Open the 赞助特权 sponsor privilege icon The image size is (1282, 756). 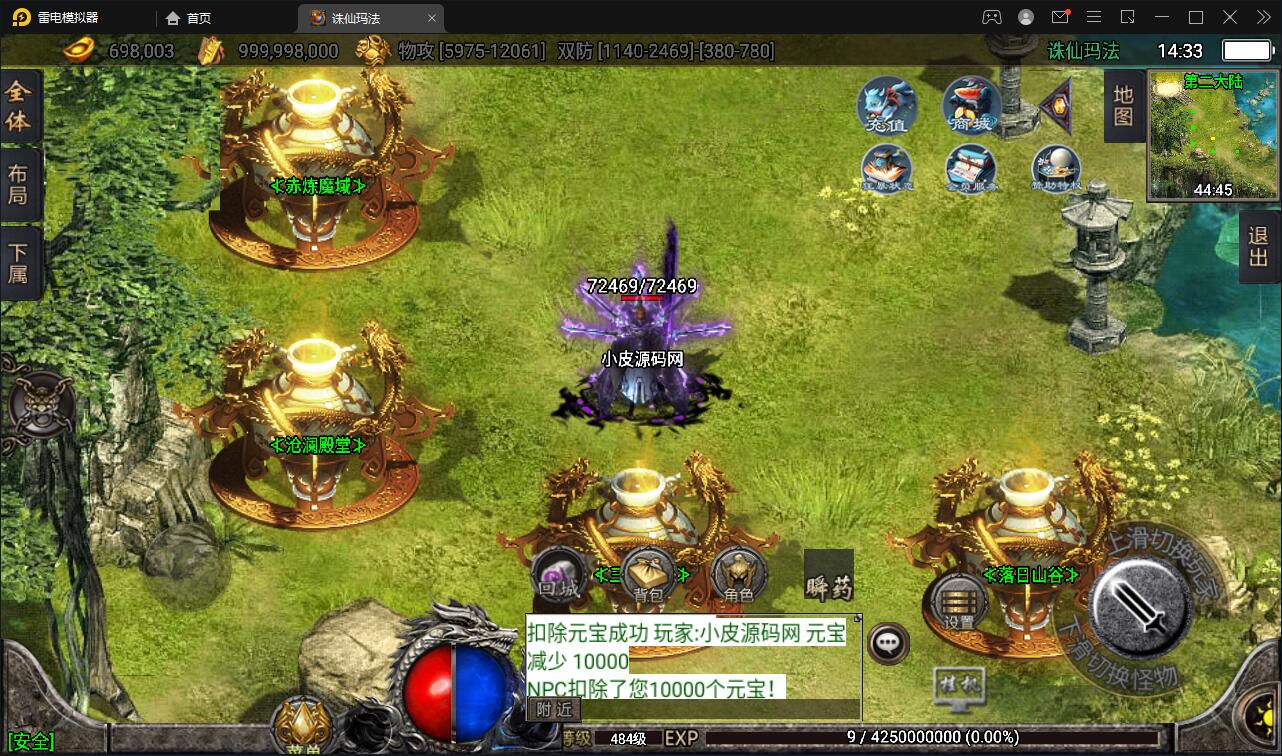pos(1056,169)
